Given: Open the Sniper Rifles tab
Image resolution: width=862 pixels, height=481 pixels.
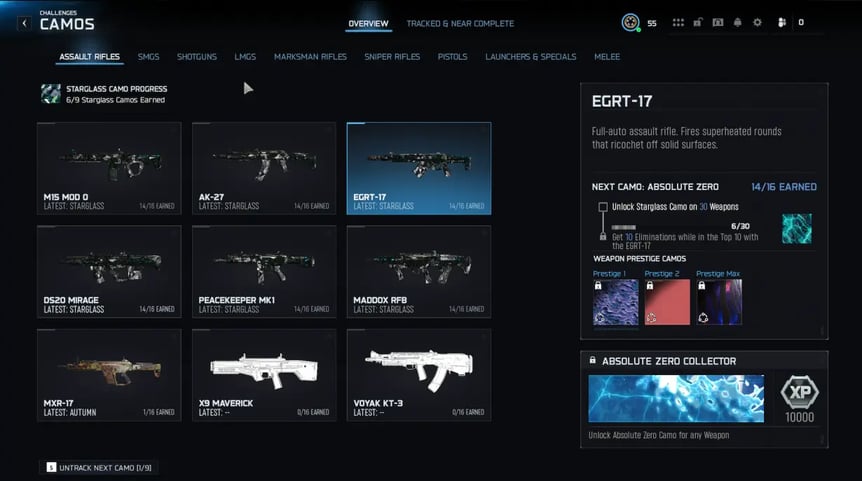Looking at the screenshot, I should point(392,57).
